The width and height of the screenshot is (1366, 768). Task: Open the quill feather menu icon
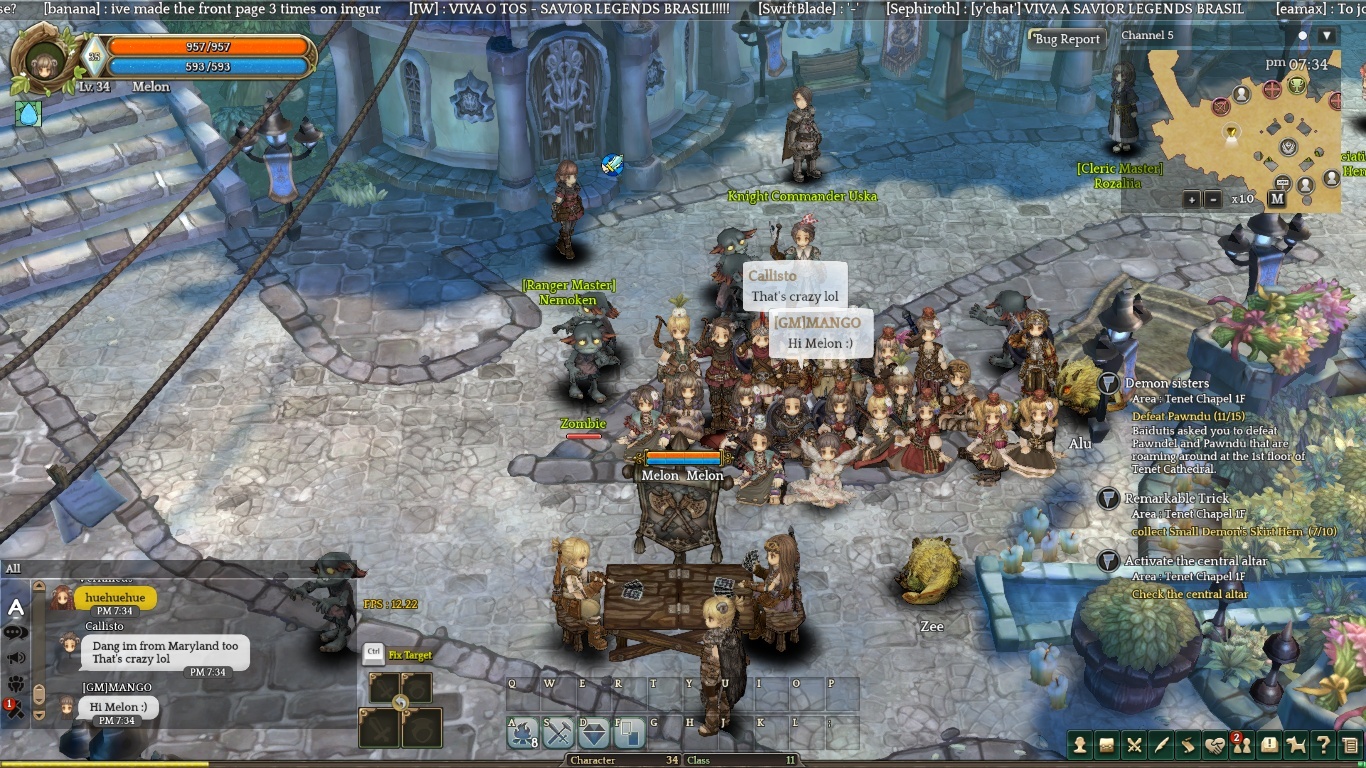pos(1161,744)
